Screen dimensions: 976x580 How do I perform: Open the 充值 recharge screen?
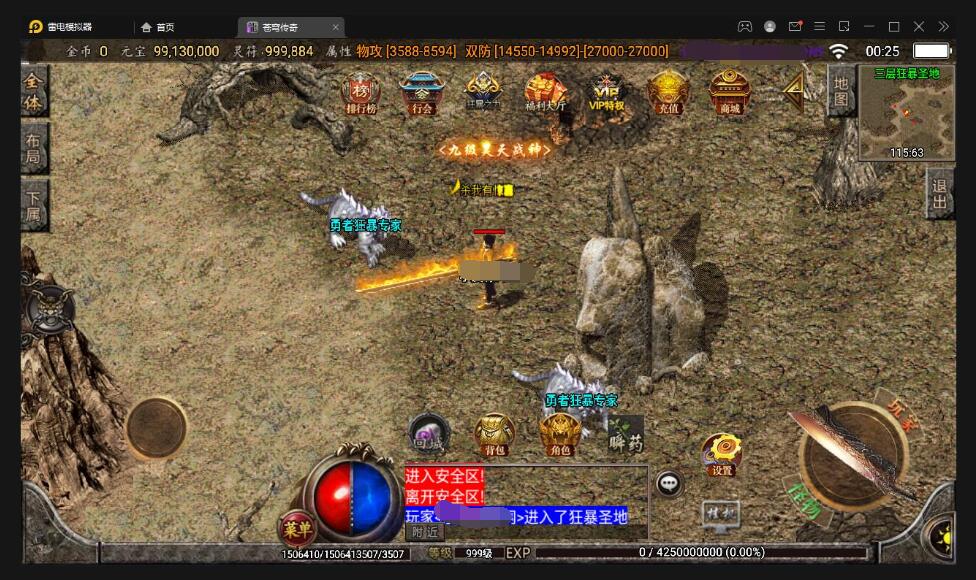click(x=666, y=92)
